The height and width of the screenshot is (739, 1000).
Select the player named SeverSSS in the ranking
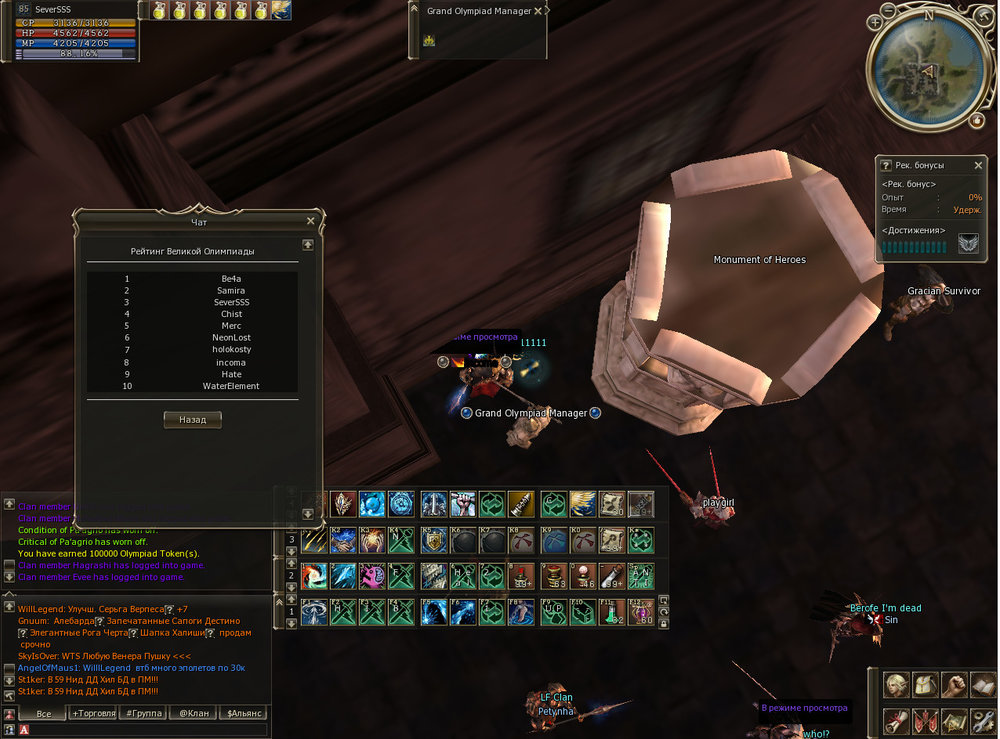click(232, 302)
